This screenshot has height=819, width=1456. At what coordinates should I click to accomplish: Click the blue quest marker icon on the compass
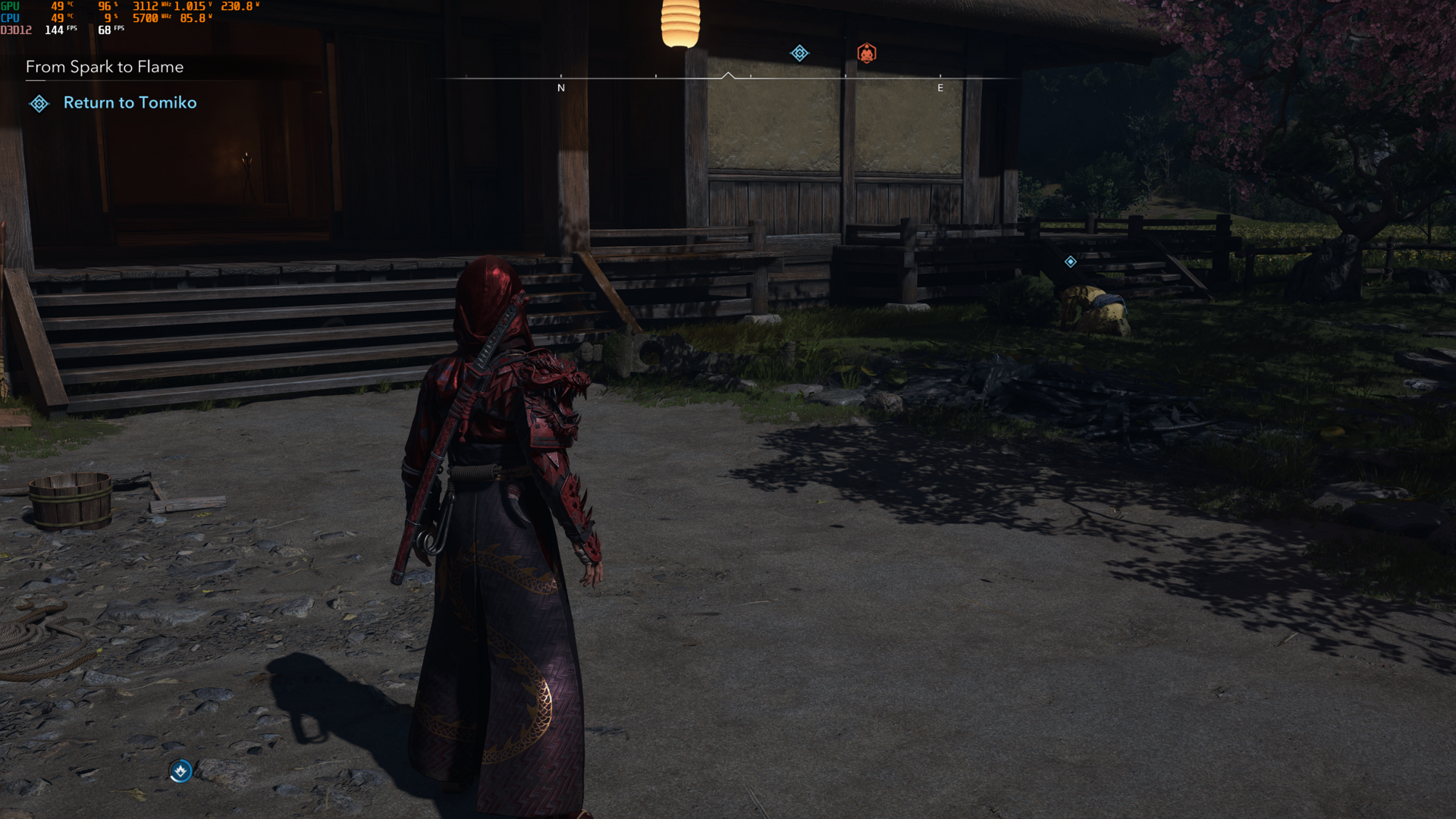coord(799,53)
